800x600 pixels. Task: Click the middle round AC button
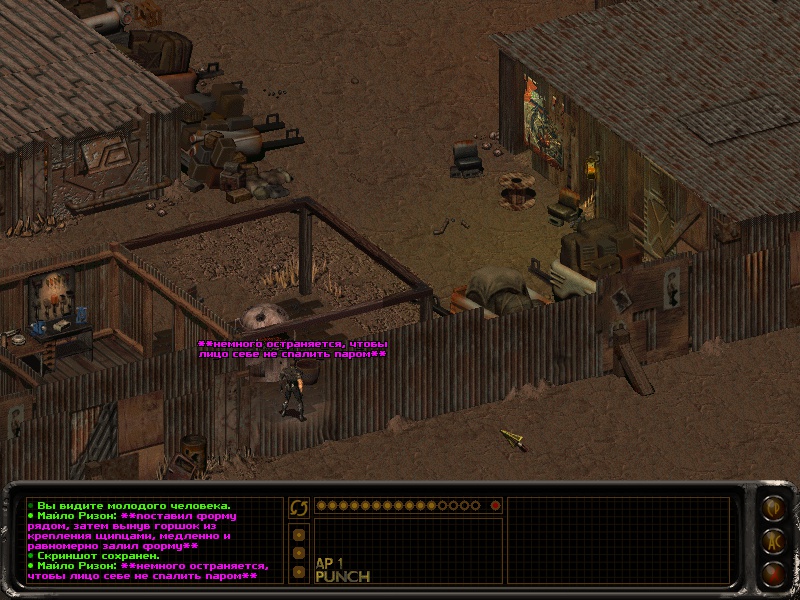coord(772,541)
